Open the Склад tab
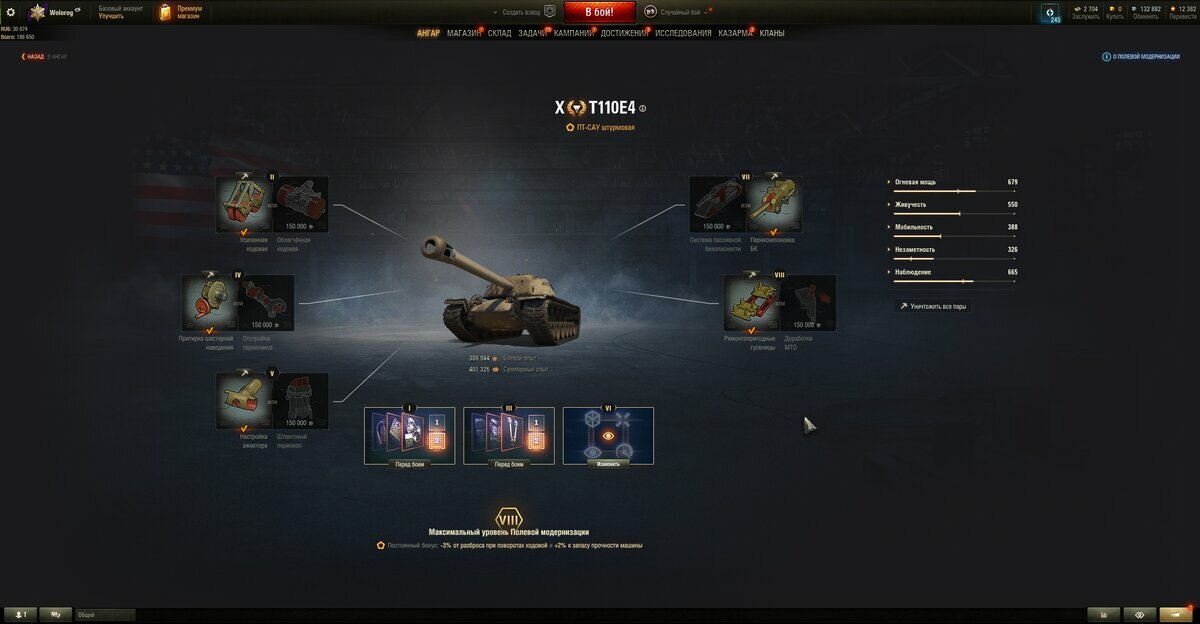 click(499, 33)
